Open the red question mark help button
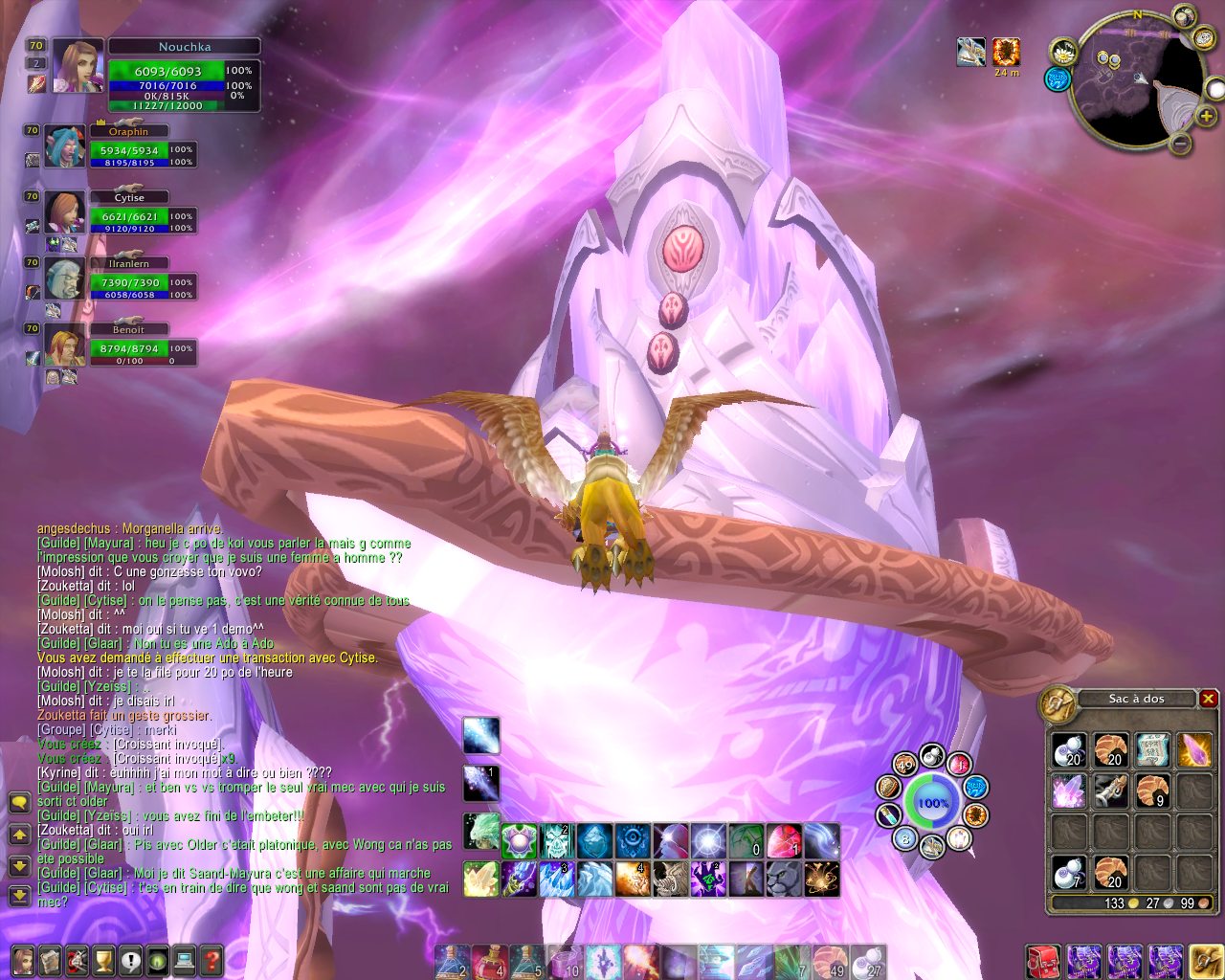This screenshot has height=980, width=1225. coord(212,959)
